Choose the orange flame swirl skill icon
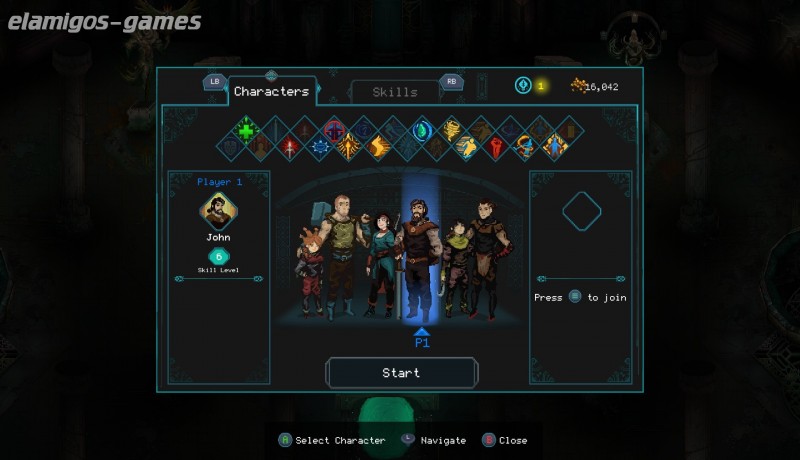The width and height of the screenshot is (800, 460). [x=378, y=147]
